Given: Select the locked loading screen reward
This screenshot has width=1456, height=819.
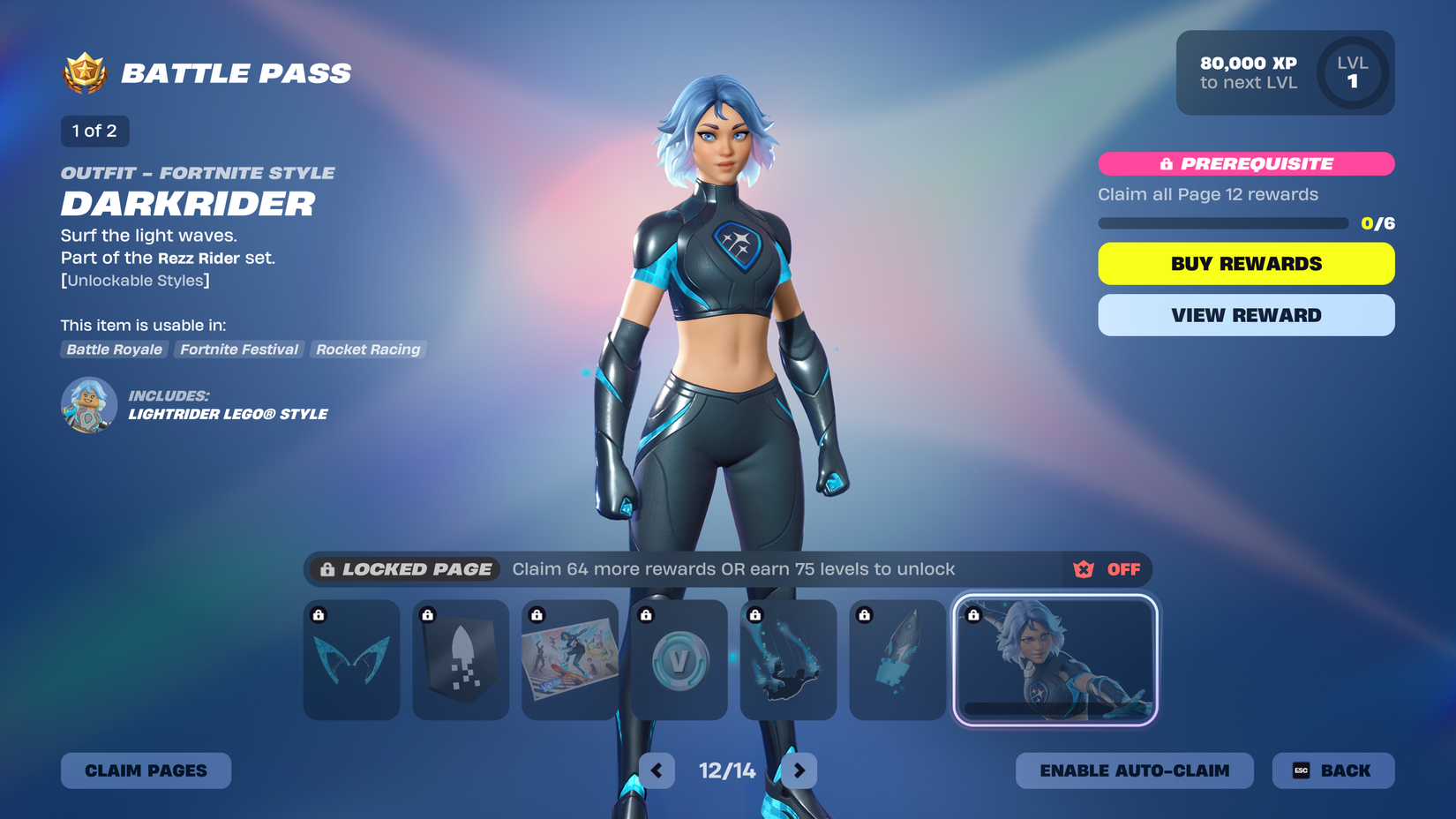Looking at the screenshot, I should [x=569, y=660].
